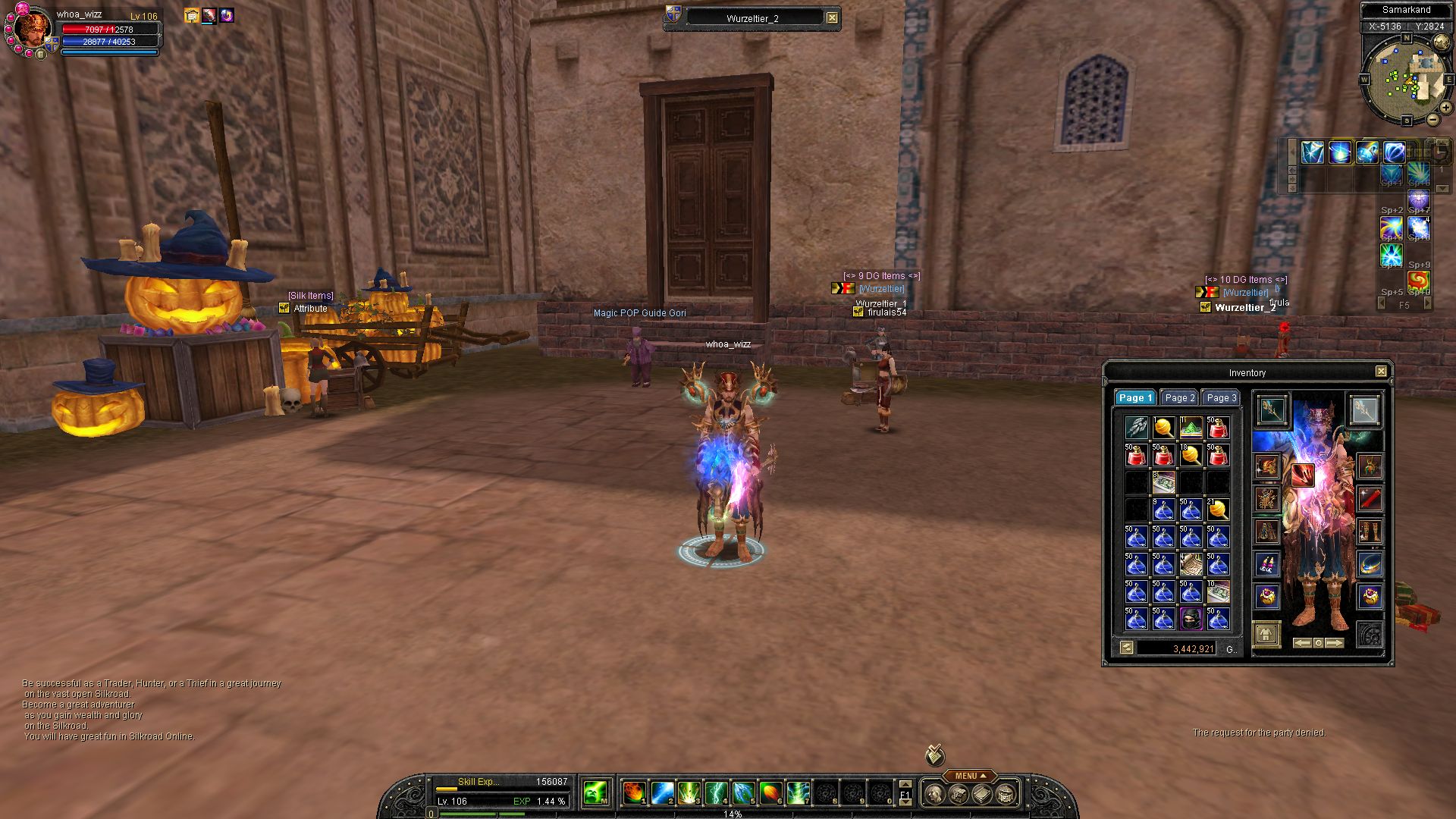Select the black-hooded ninja mask item
This screenshot has height=819, width=1456.
[x=1191, y=619]
